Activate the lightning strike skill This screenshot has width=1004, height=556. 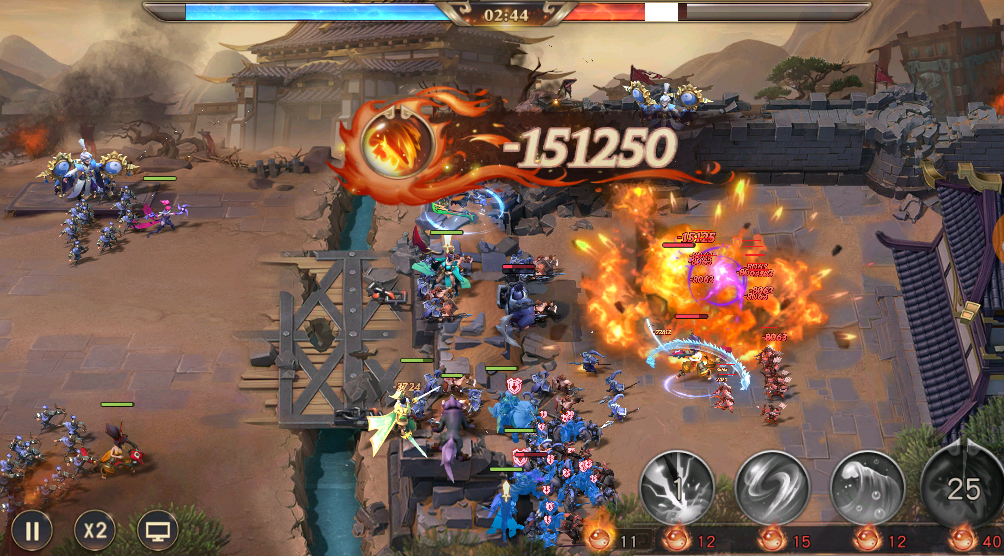(676, 488)
